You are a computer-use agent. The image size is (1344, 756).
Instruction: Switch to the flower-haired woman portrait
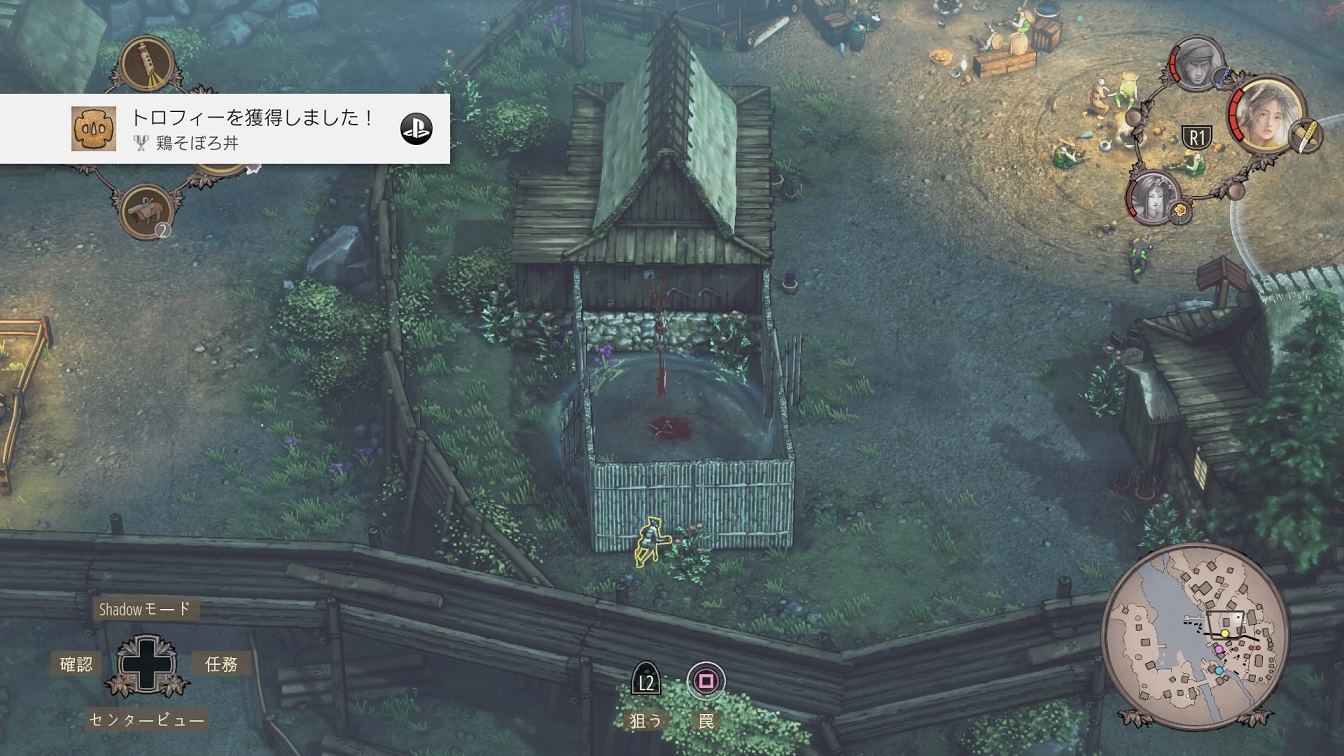point(1153,195)
